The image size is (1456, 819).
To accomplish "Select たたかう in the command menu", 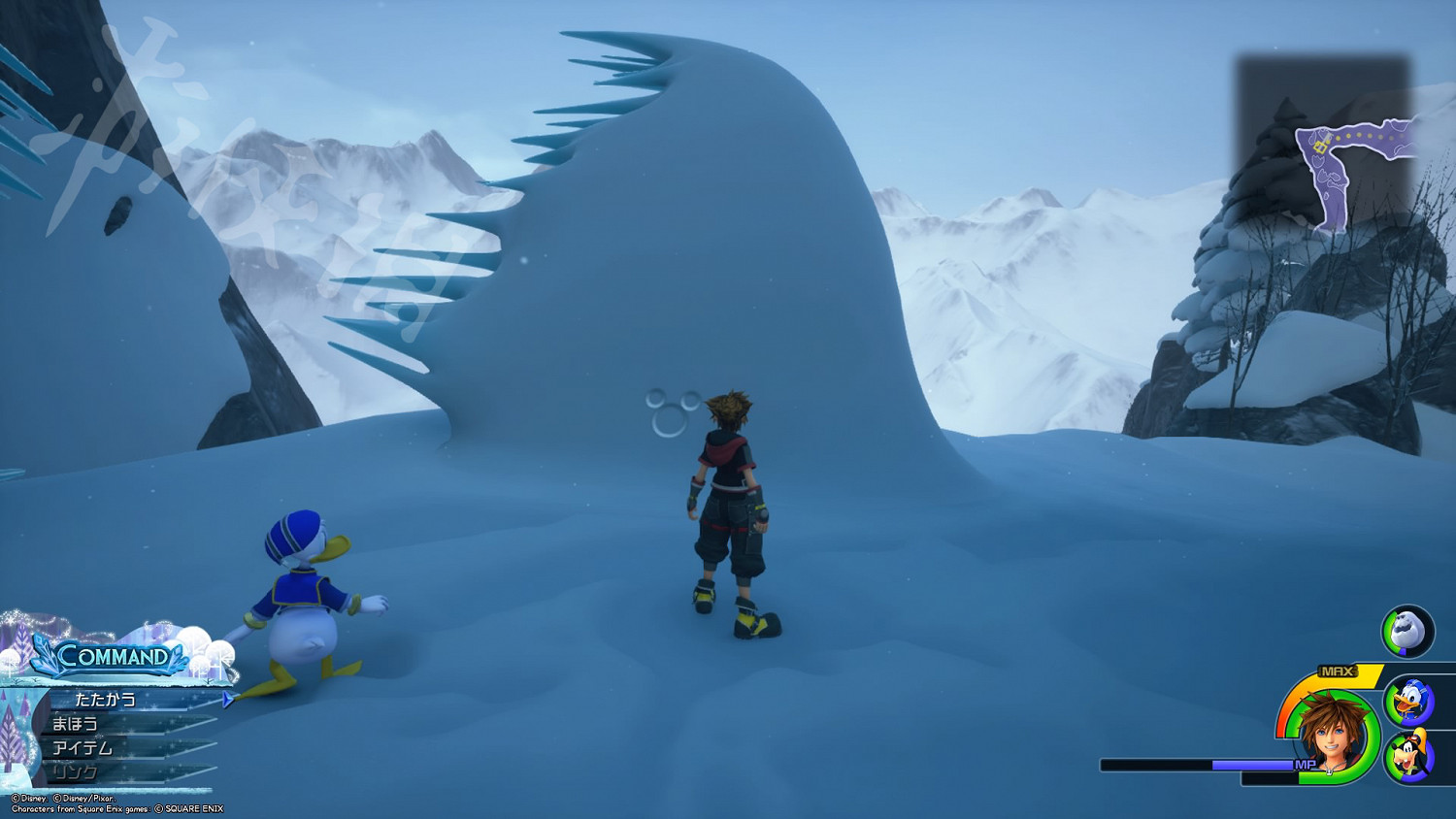I will tap(107, 700).
